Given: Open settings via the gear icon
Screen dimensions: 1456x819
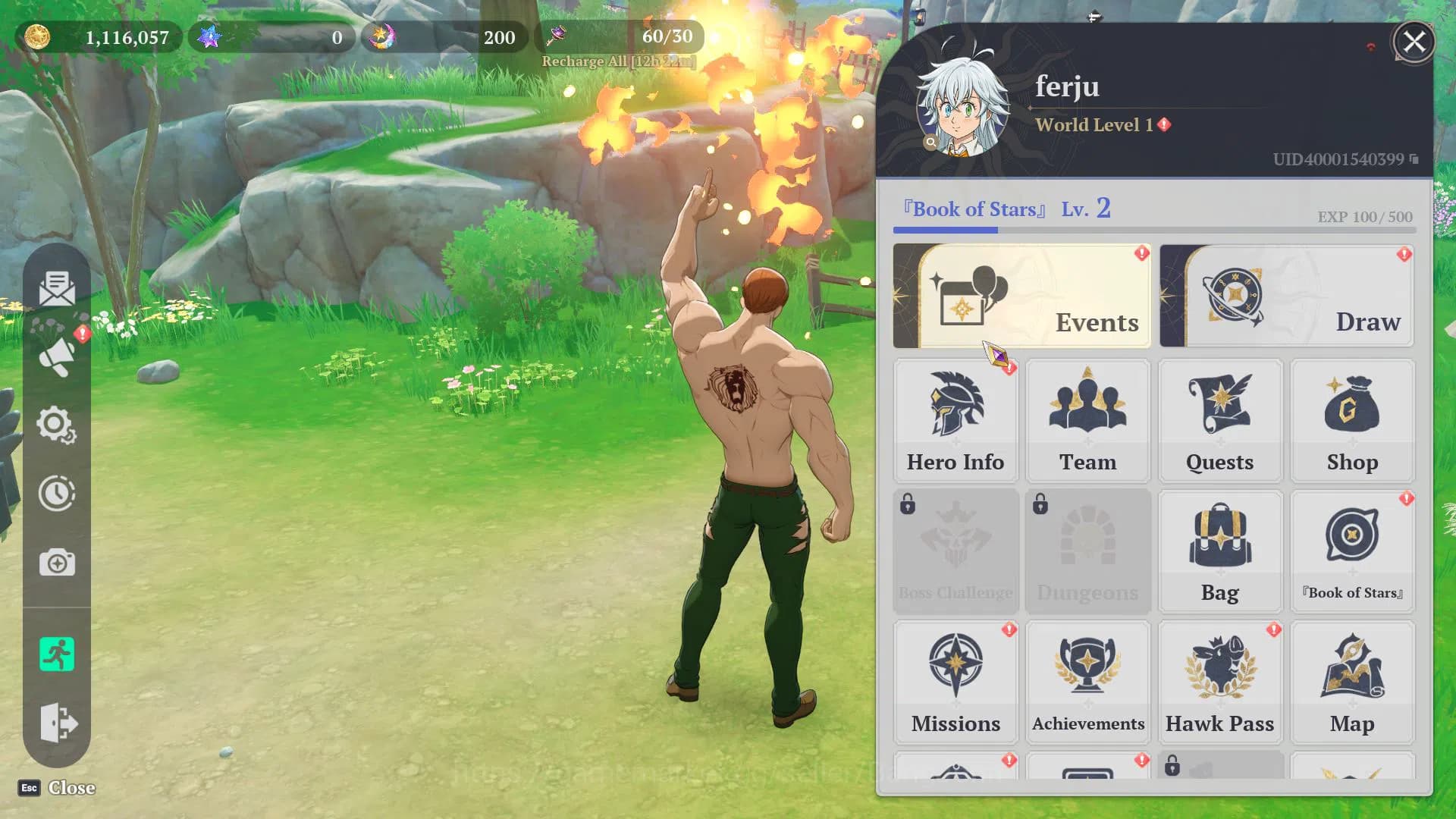Looking at the screenshot, I should [x=57, y=425].
